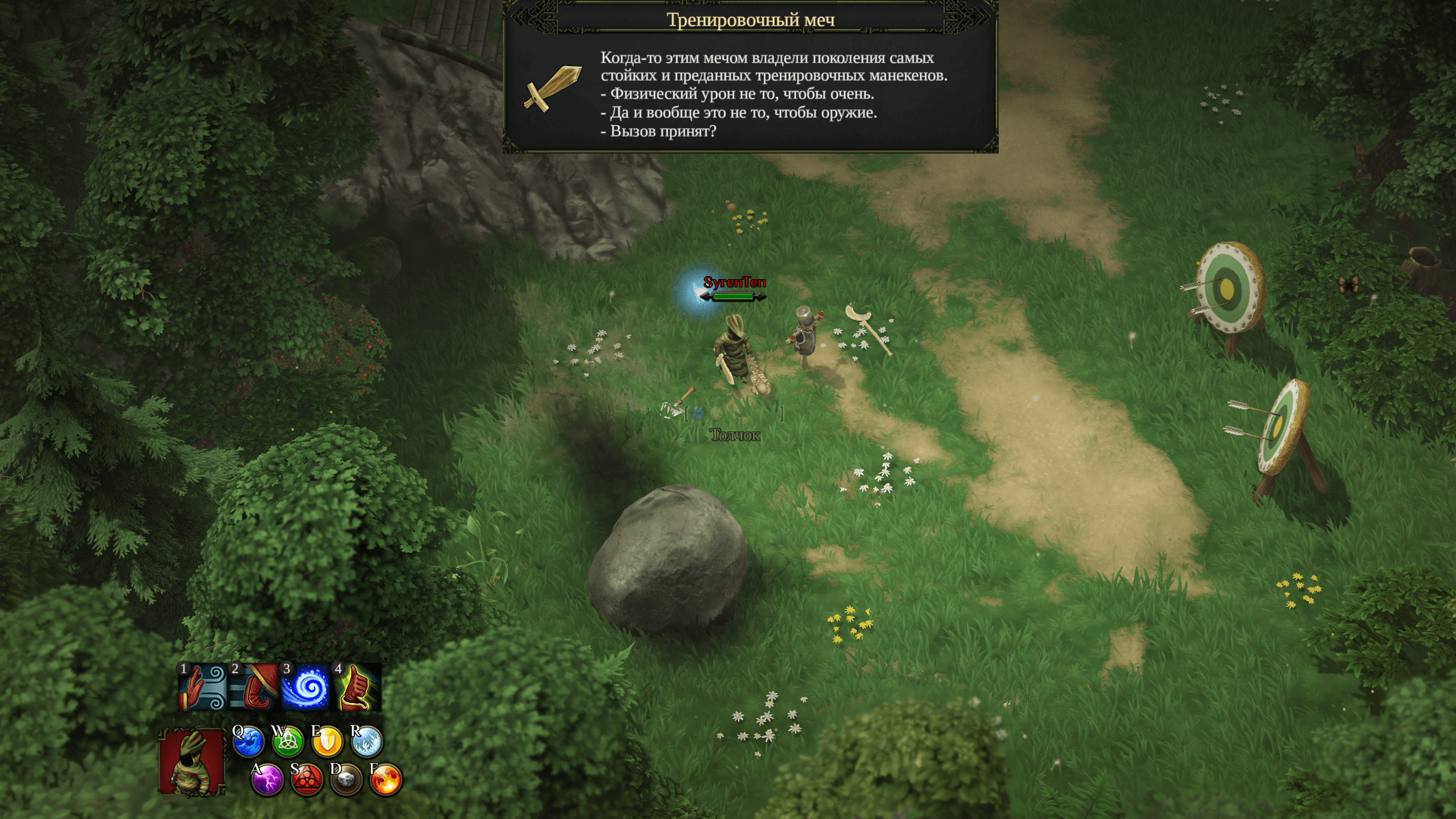Image resolution: width=1456 pixels, height=819 pixels.
Task: Choose the red arcane triangle element
Action: tap(306, 780)
